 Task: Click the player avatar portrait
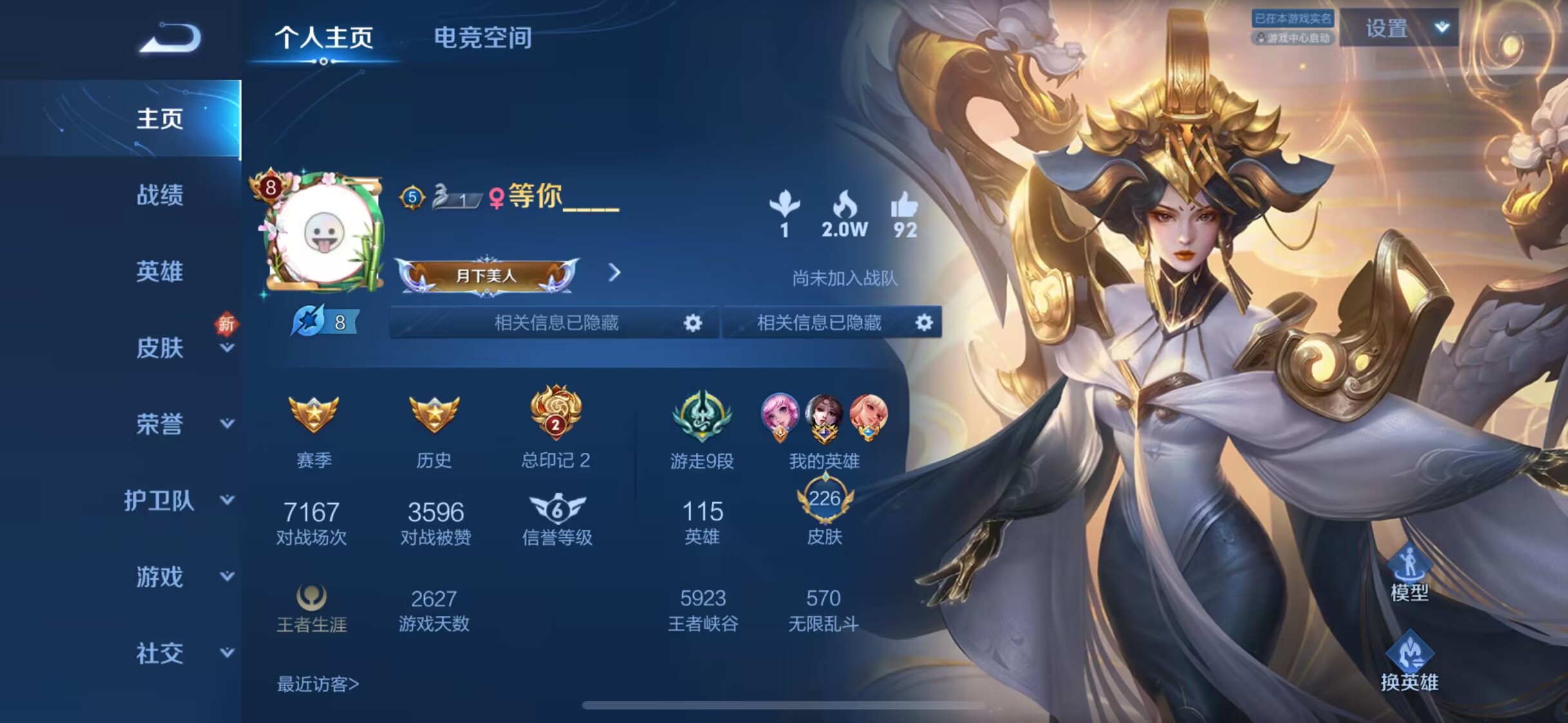[322, 233]
